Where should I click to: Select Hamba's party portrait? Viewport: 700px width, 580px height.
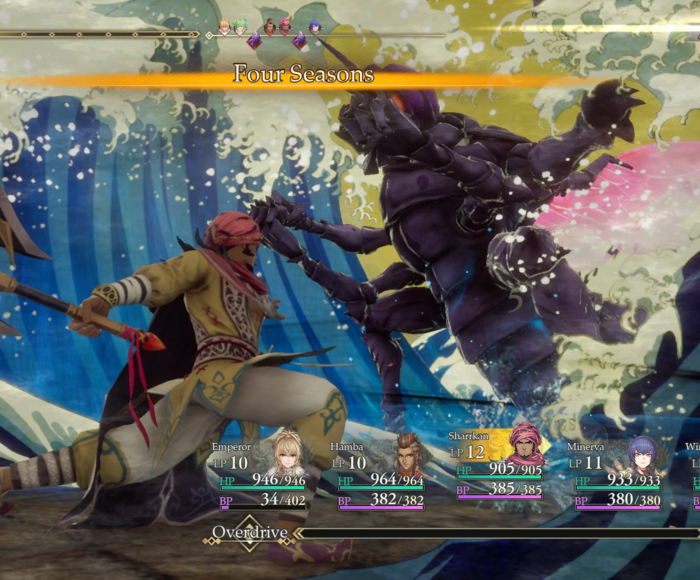point(406,455)
